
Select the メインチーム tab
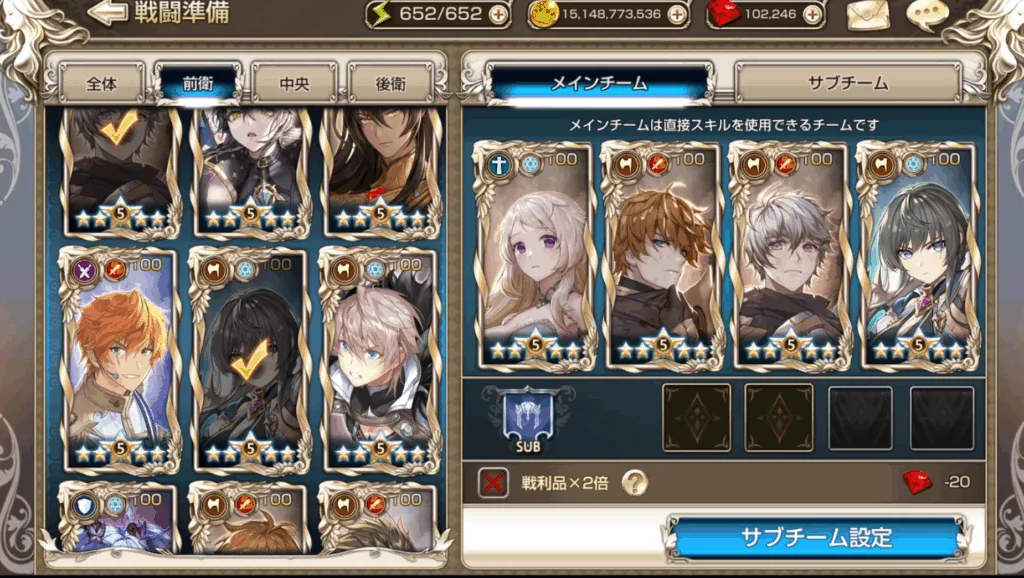(599, 83)
